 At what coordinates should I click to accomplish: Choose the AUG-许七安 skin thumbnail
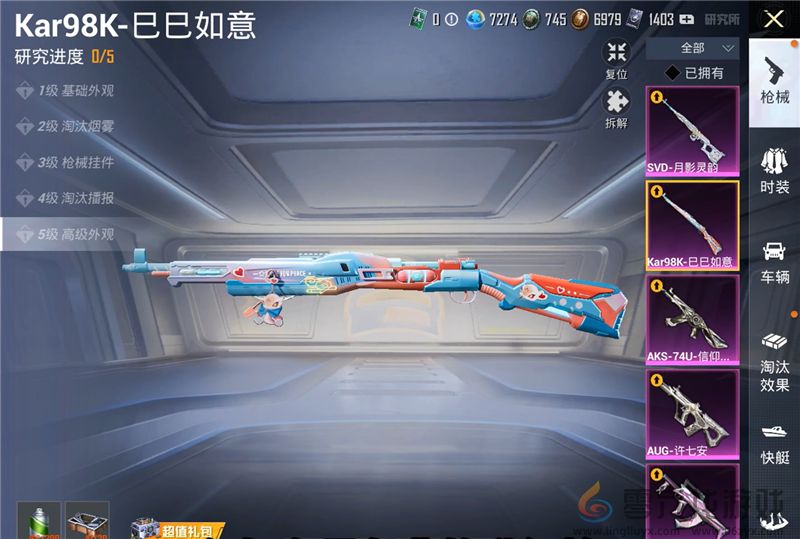(x=692, y=413)
